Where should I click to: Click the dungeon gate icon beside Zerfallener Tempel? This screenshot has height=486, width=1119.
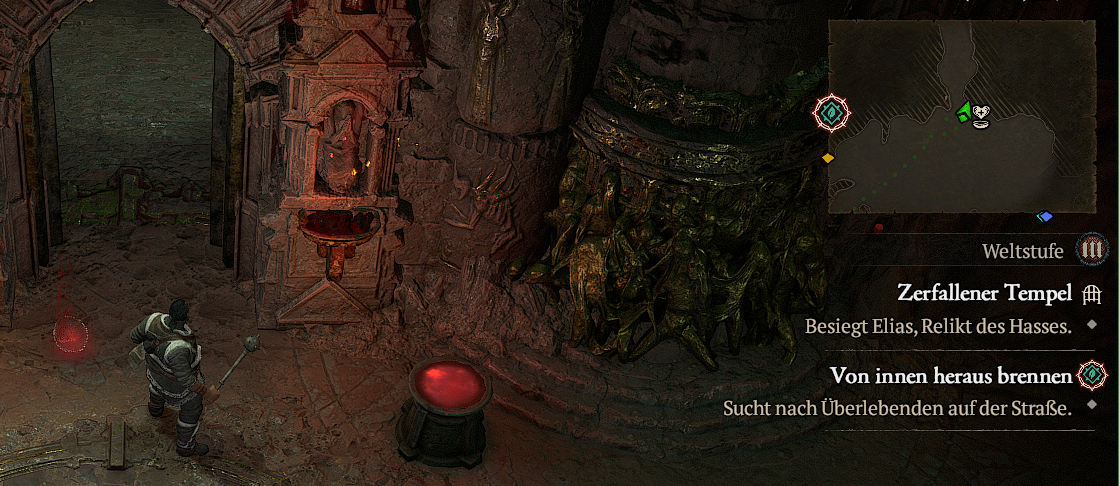pyautogui.click(x=1092, y=294)
